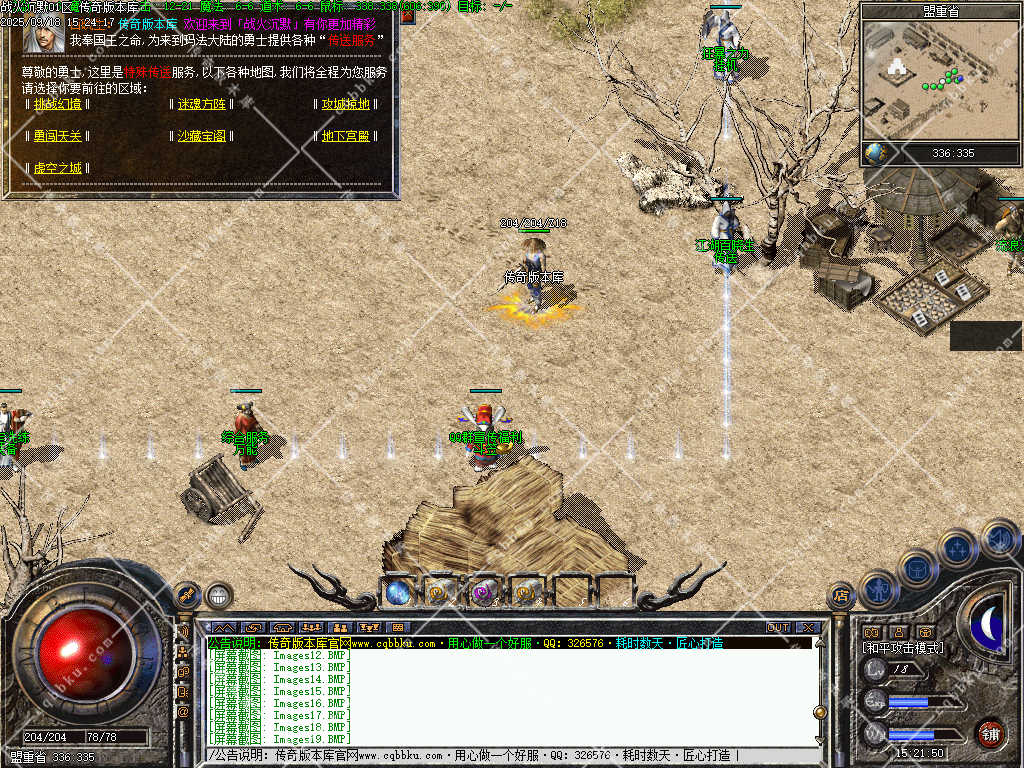Select the 迷魂方阵 teleport option

coord(202,104)
